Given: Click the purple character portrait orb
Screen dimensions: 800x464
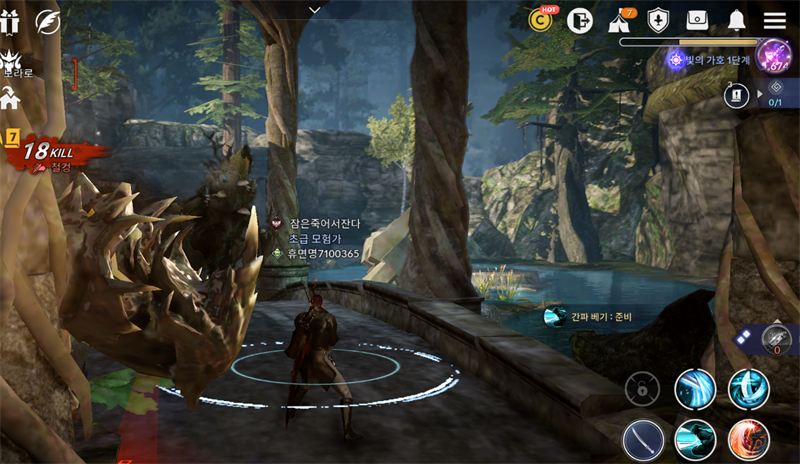Looking at the screenshot, I should [773, 55].
